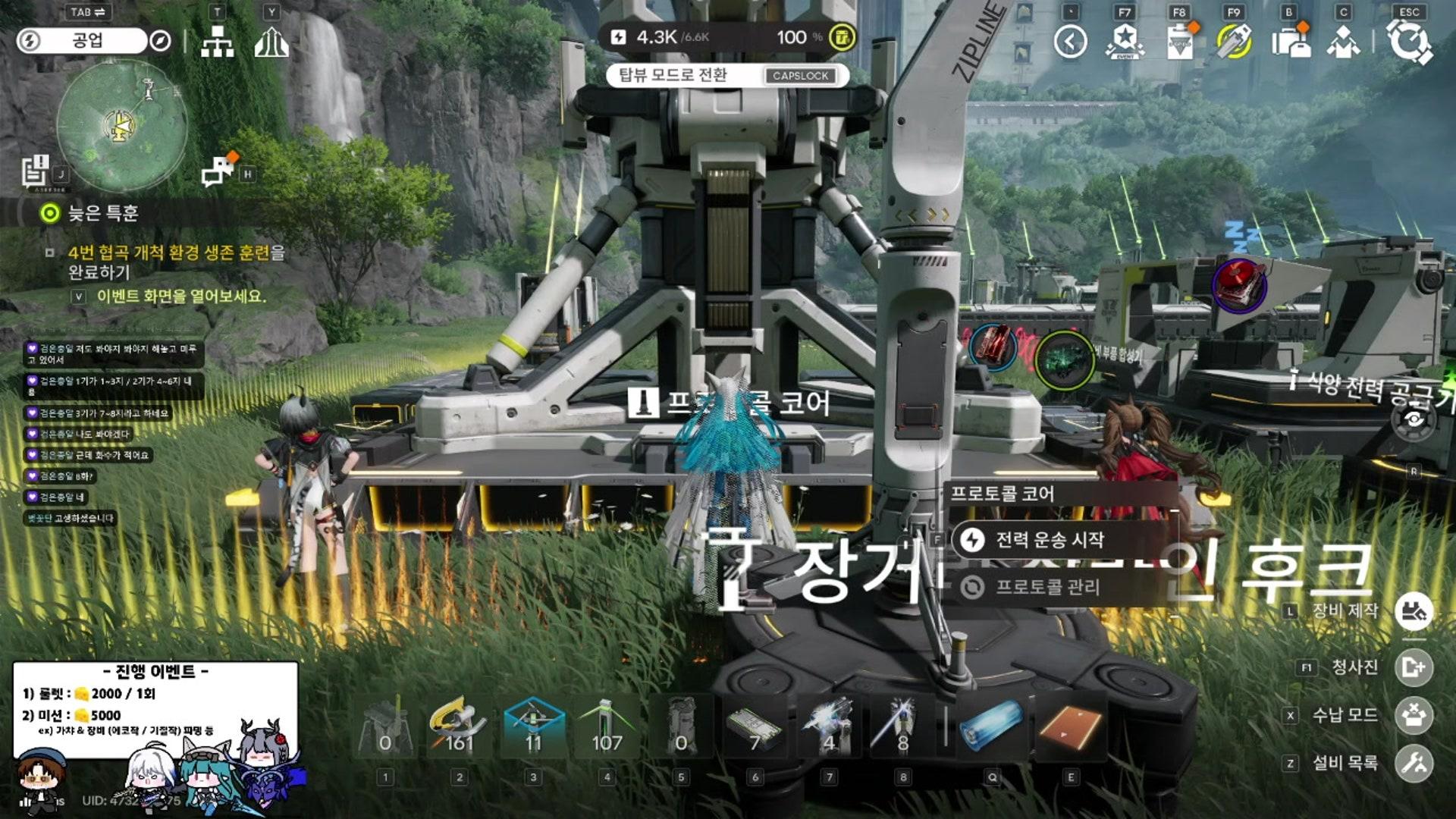Viewport: 1456px width, 819px height.
Task: Activate 수납 모드 storage mode
Action: [1414, 715]
